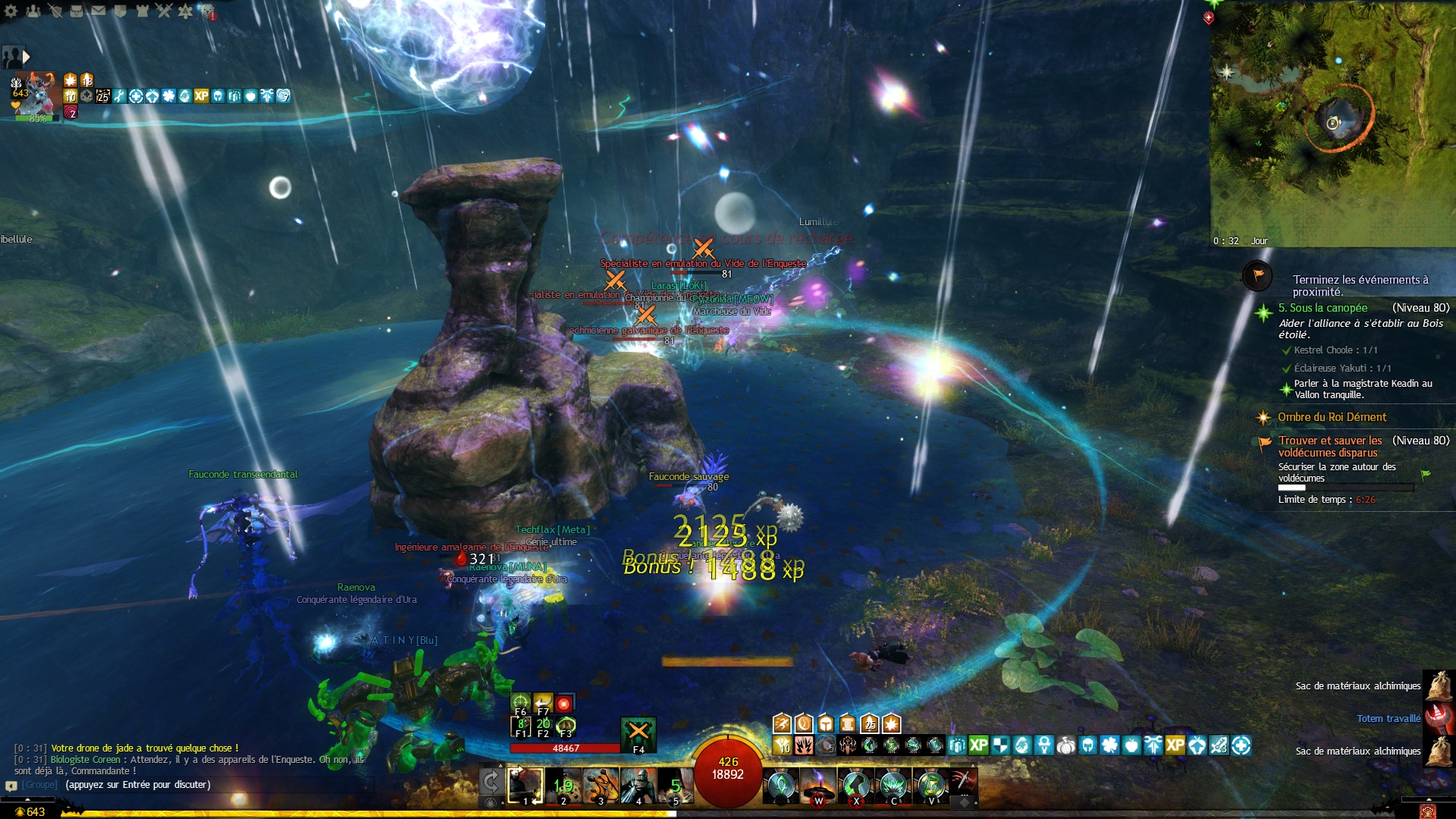
Task: Select the 'Sous la canopée' story objective
Action: [x=1323, y=308]
